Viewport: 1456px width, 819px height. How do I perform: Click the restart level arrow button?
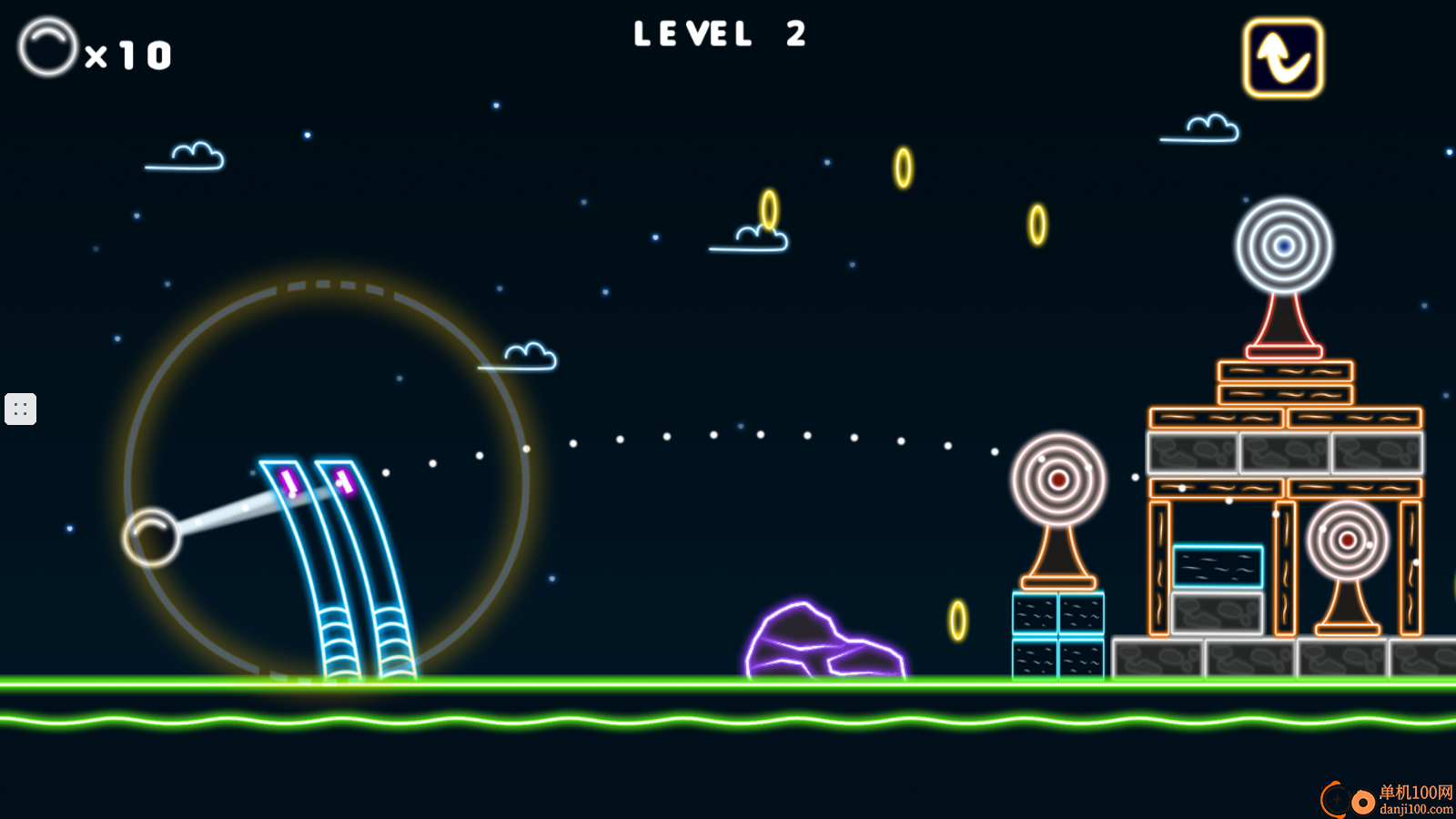1282,58
